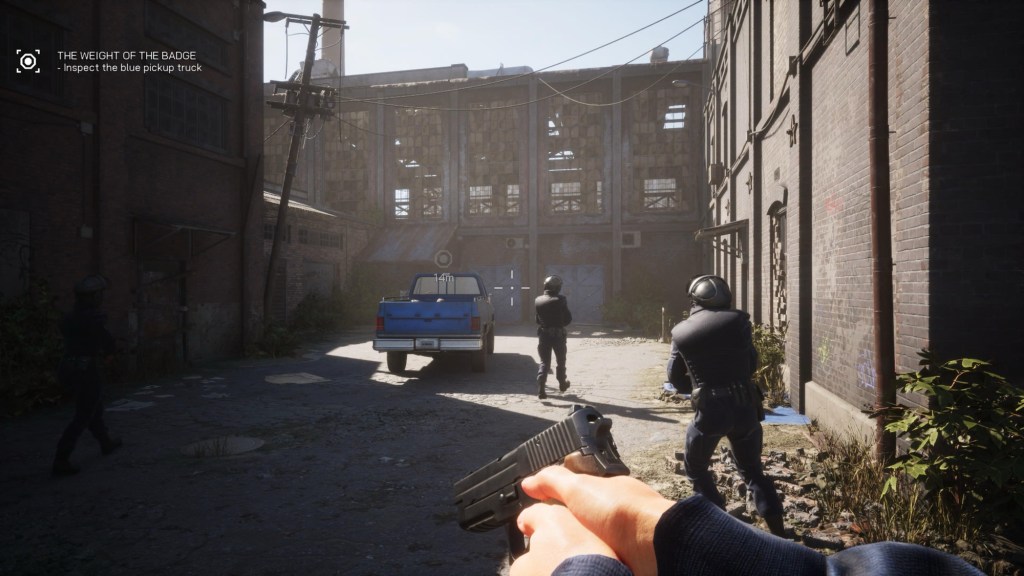Click the objective waypoint marker above the truck
The height and width of the screenshot is (576, 1024).
pyautogui.click(x=443, y=258)
